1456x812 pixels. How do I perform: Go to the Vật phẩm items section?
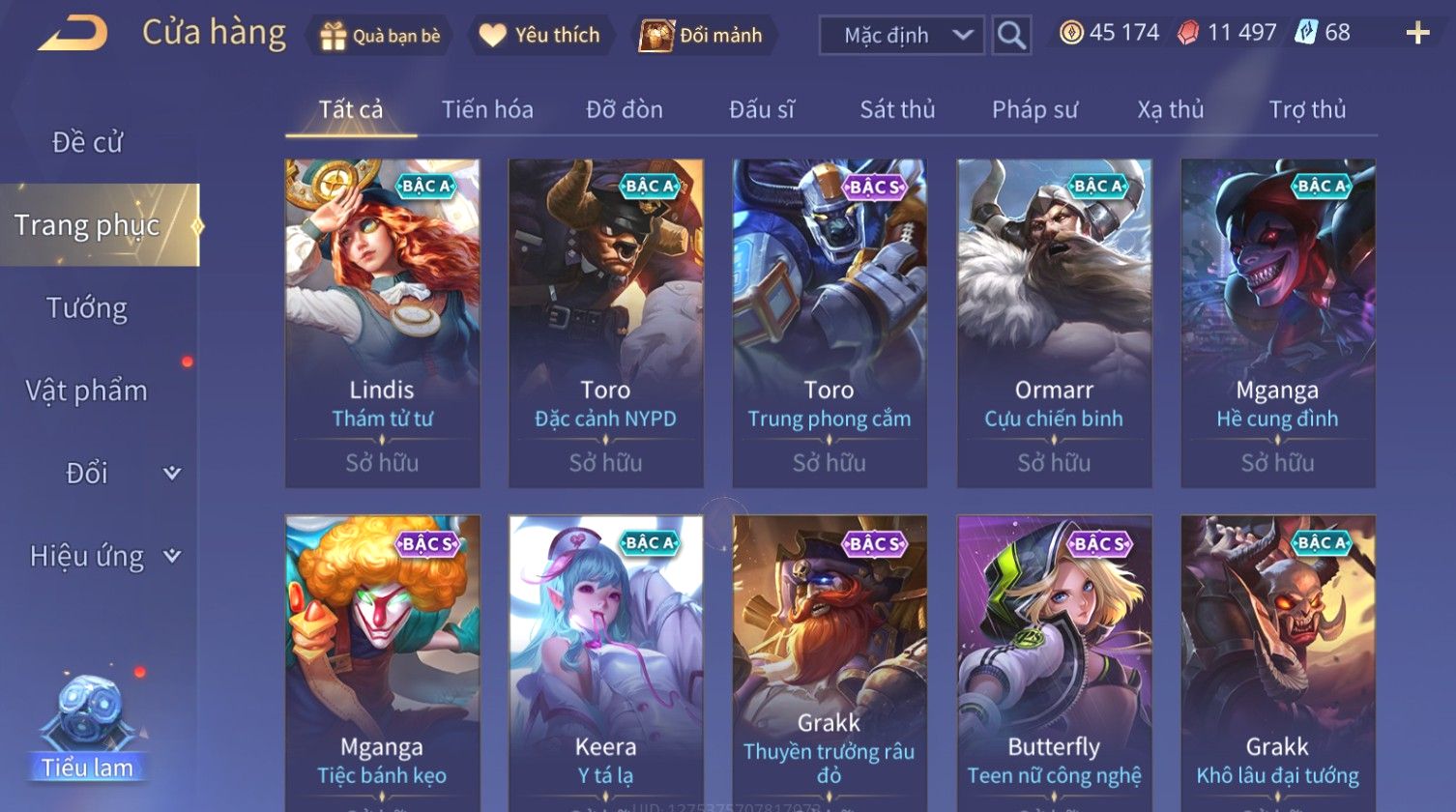(87, 391)
